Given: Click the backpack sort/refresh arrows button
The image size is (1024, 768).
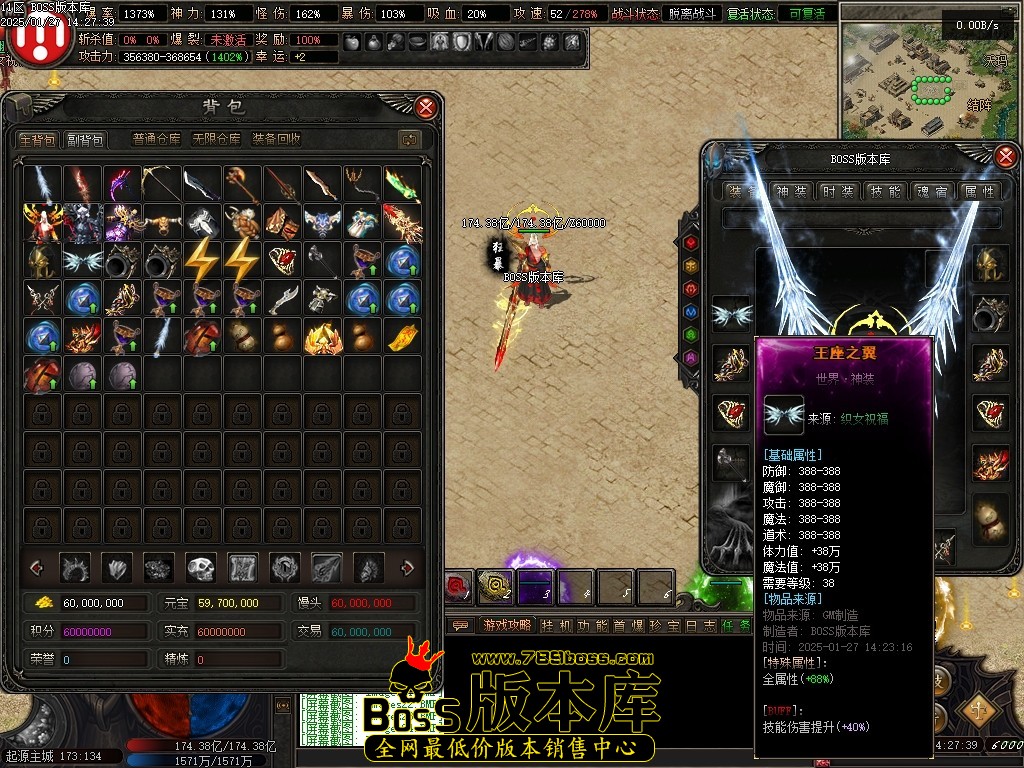Looking at the screenshot, I should tap(408, 140).
